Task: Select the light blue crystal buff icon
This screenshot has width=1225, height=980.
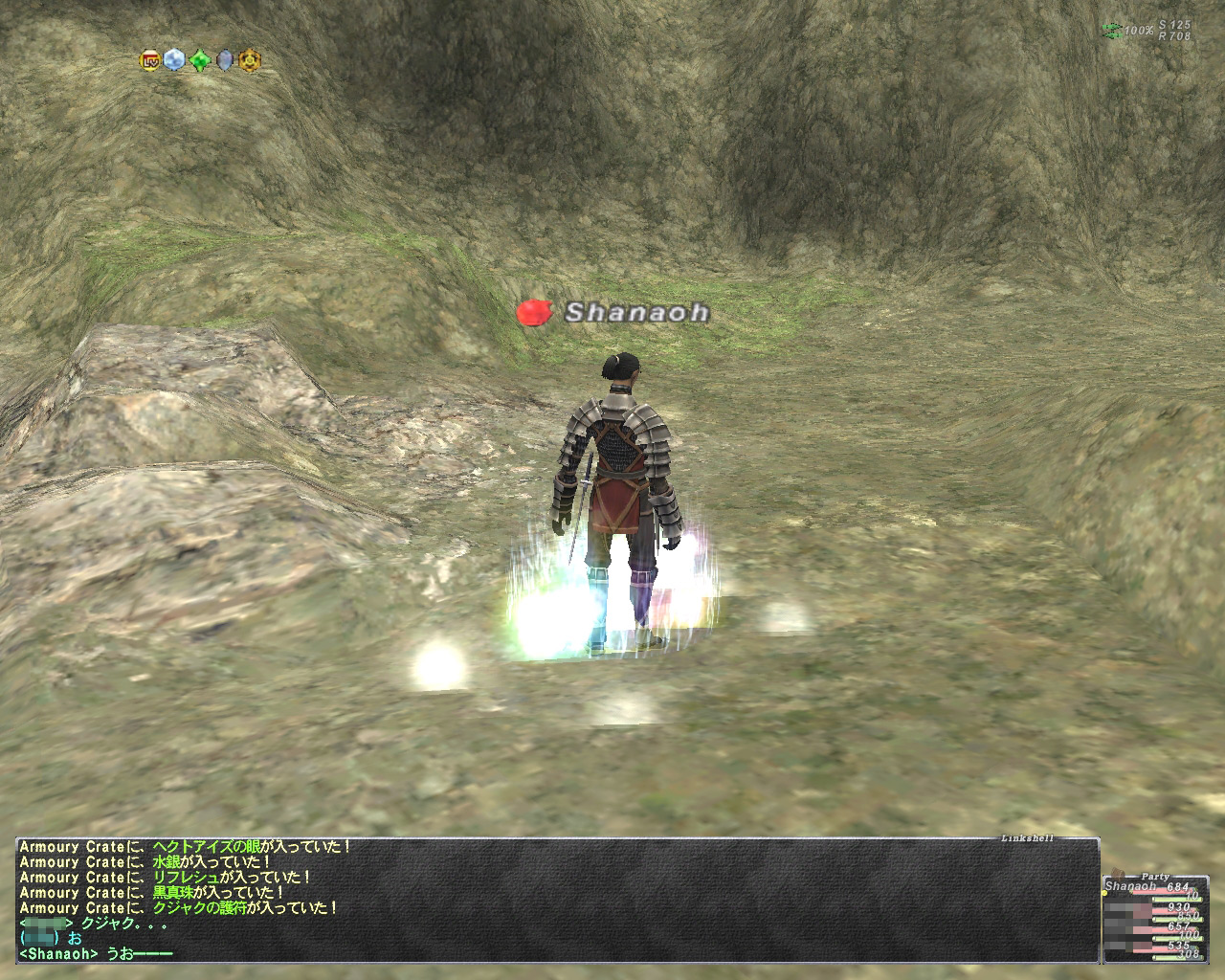Action: [x=174, y=60]
